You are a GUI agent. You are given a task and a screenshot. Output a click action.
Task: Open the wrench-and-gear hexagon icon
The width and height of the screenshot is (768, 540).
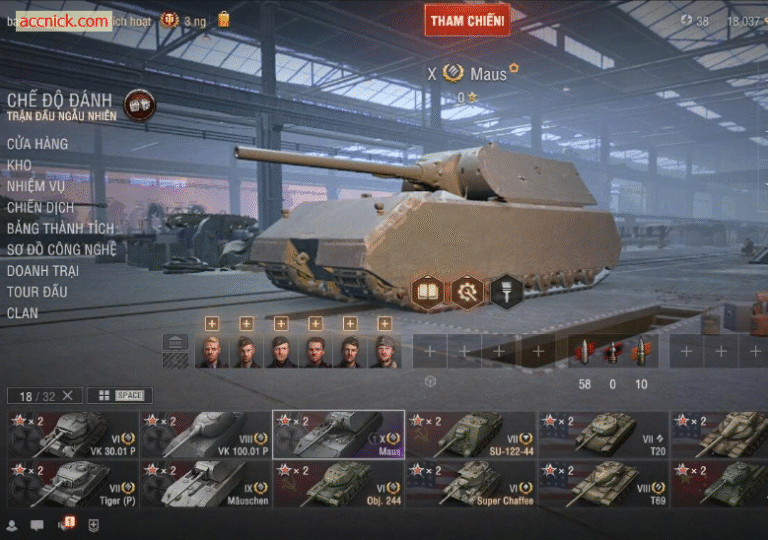[x=467, y=291]
